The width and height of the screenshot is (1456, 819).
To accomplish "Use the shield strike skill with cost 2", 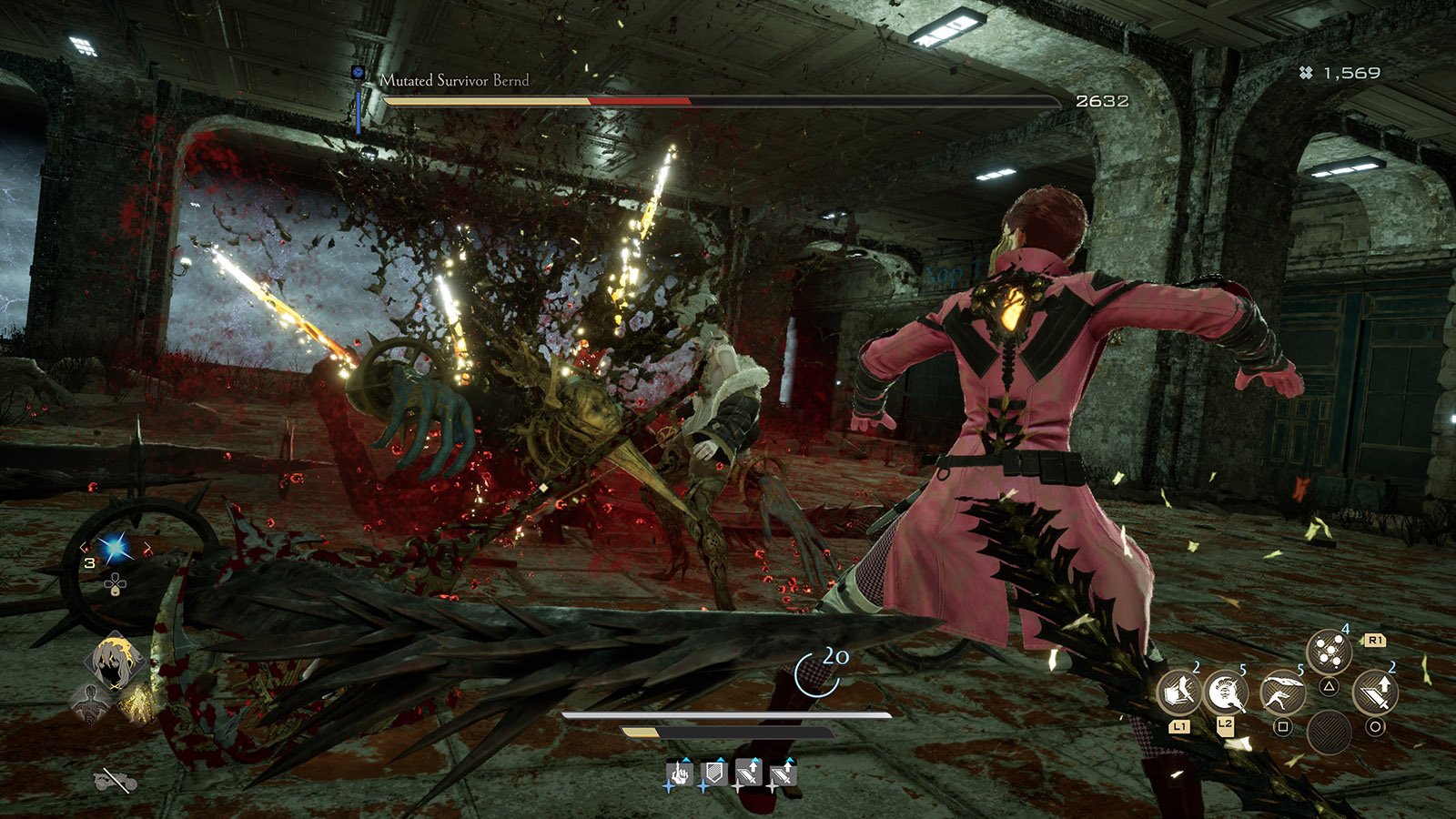I will click(1179, 695).
